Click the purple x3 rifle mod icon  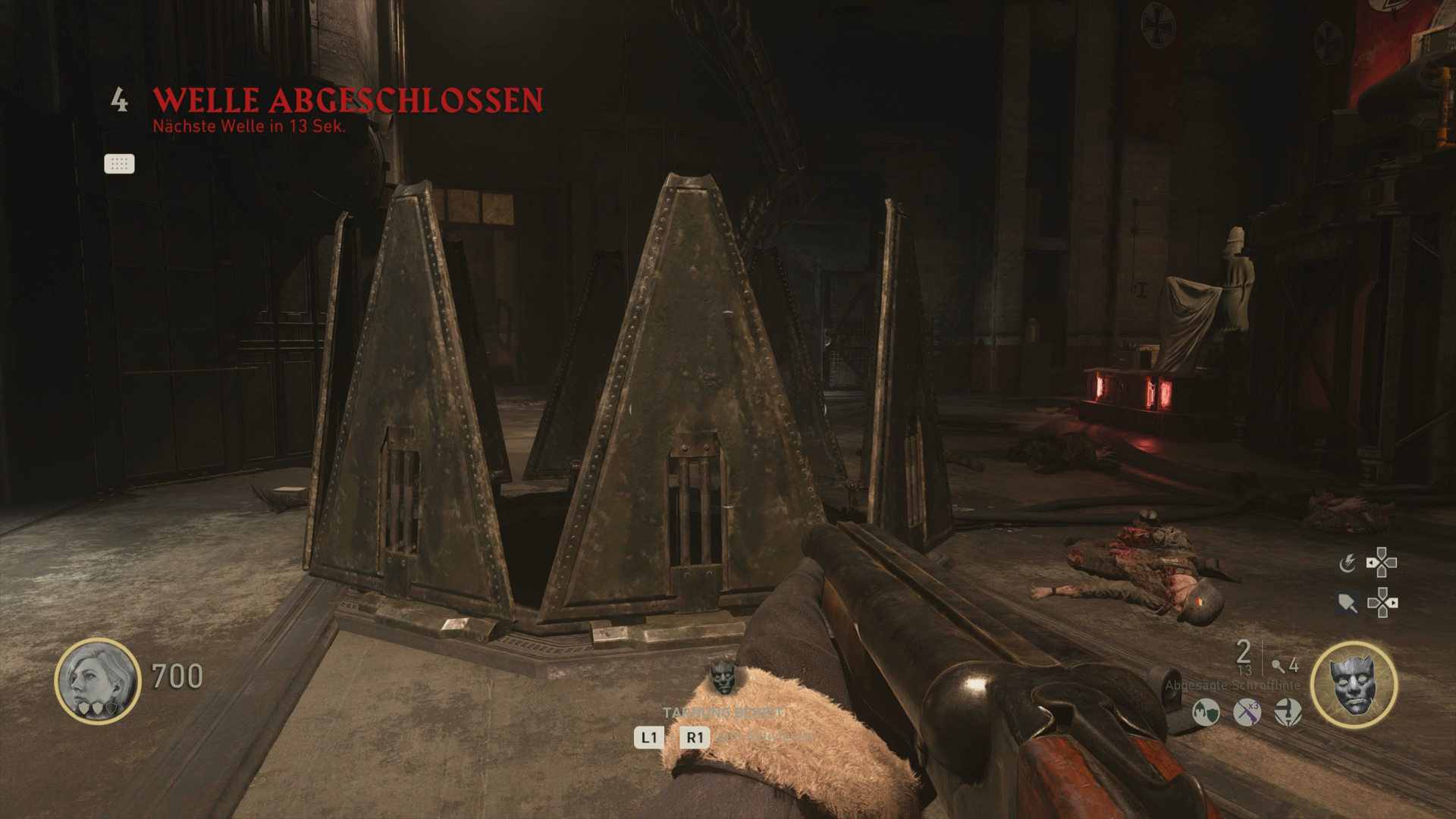1247,713
